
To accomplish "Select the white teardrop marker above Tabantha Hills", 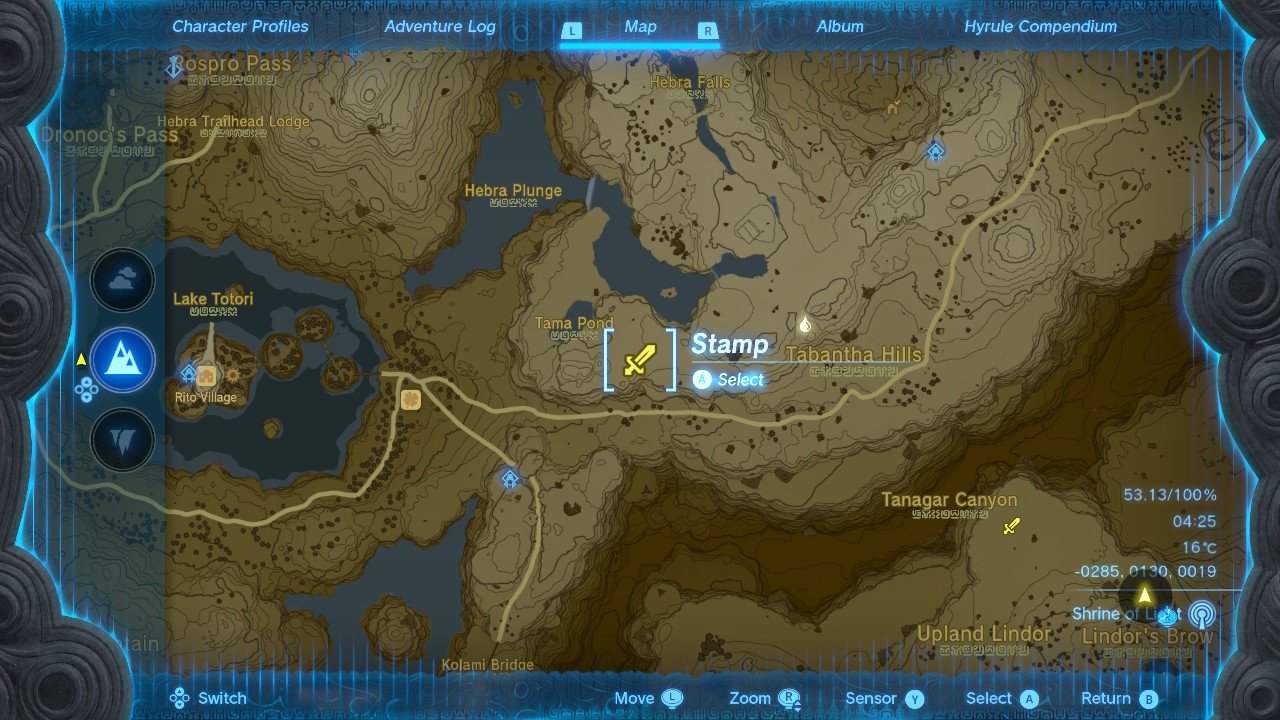I will point(805,323).
